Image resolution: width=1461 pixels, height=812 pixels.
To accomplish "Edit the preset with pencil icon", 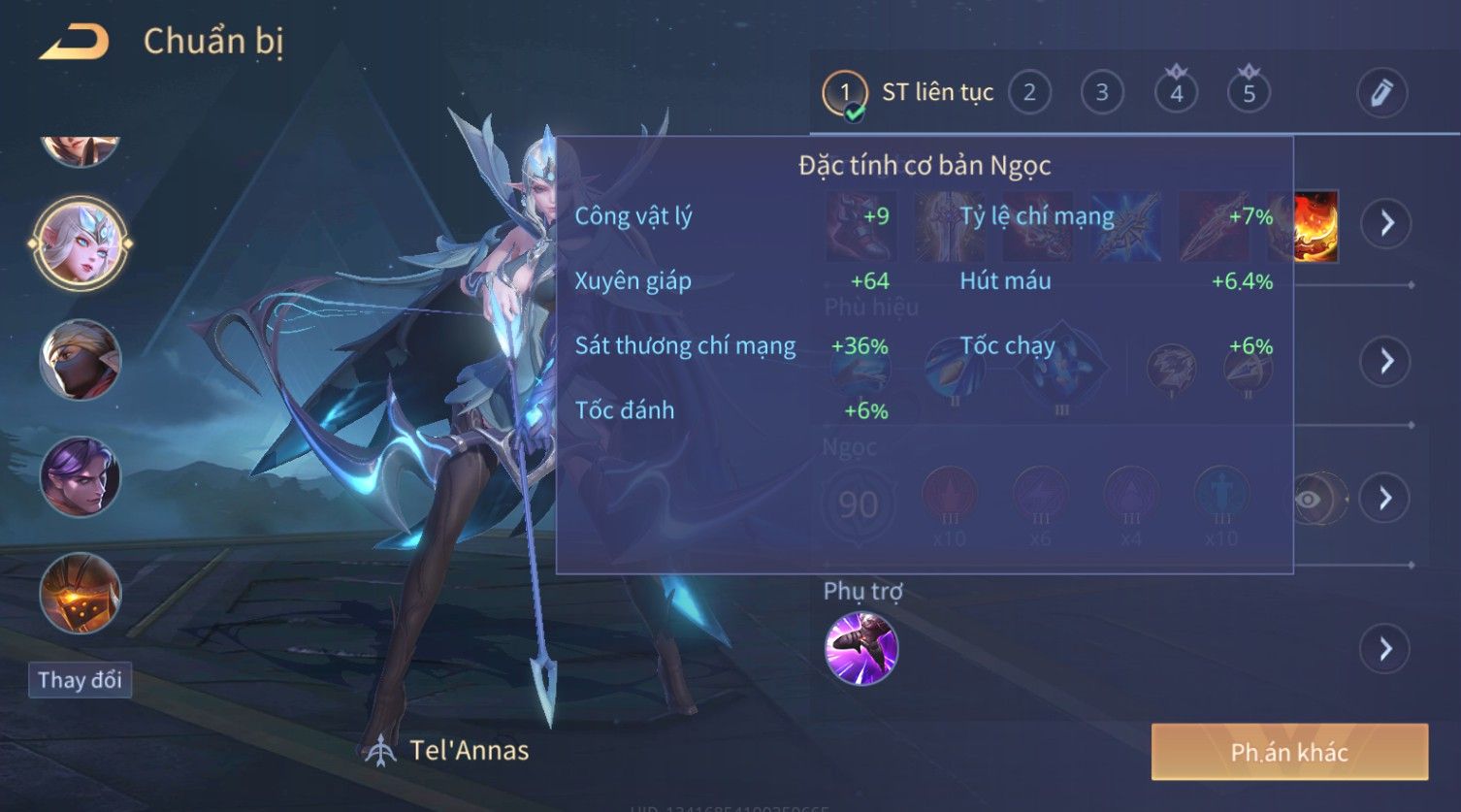I will (x=1381, y=93).
